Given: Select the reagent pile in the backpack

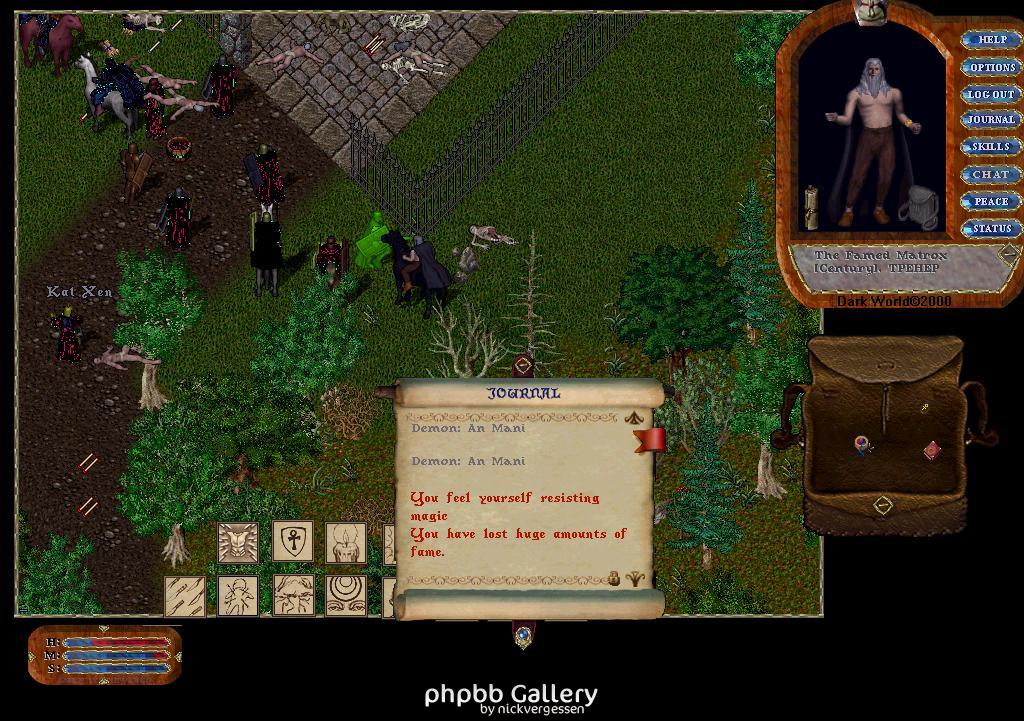Looking at the screenshot, I should pyautogui.click(x=862, y=444).
